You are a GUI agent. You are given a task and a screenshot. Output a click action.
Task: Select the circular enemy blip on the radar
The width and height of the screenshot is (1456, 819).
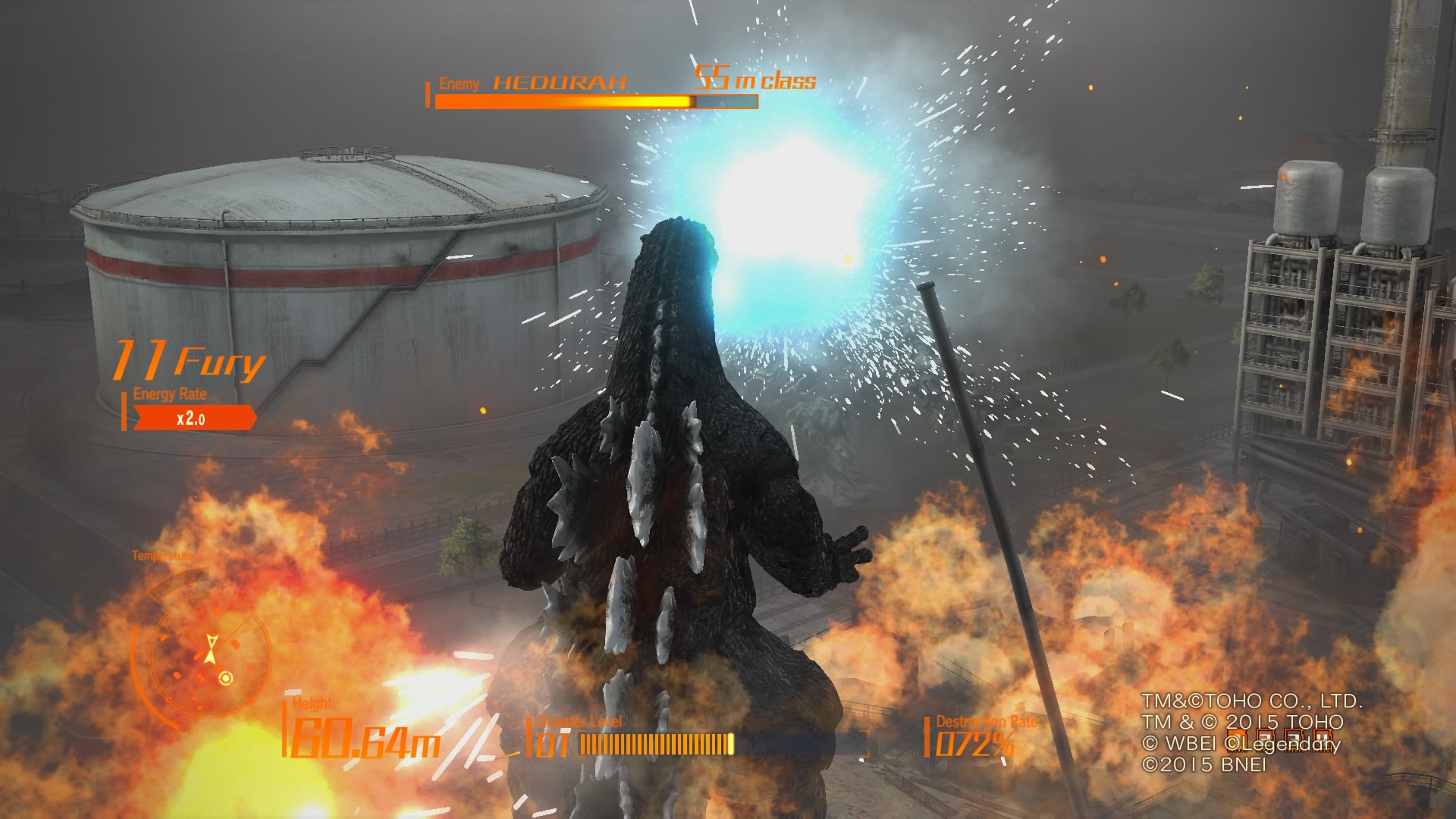coord(225,679)
